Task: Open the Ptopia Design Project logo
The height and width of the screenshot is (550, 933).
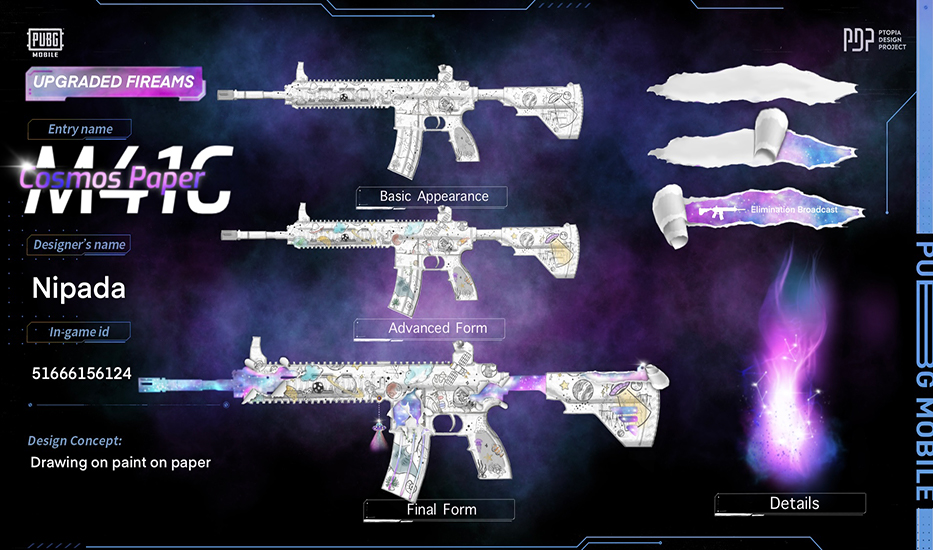Action: (x=875, y=41)
